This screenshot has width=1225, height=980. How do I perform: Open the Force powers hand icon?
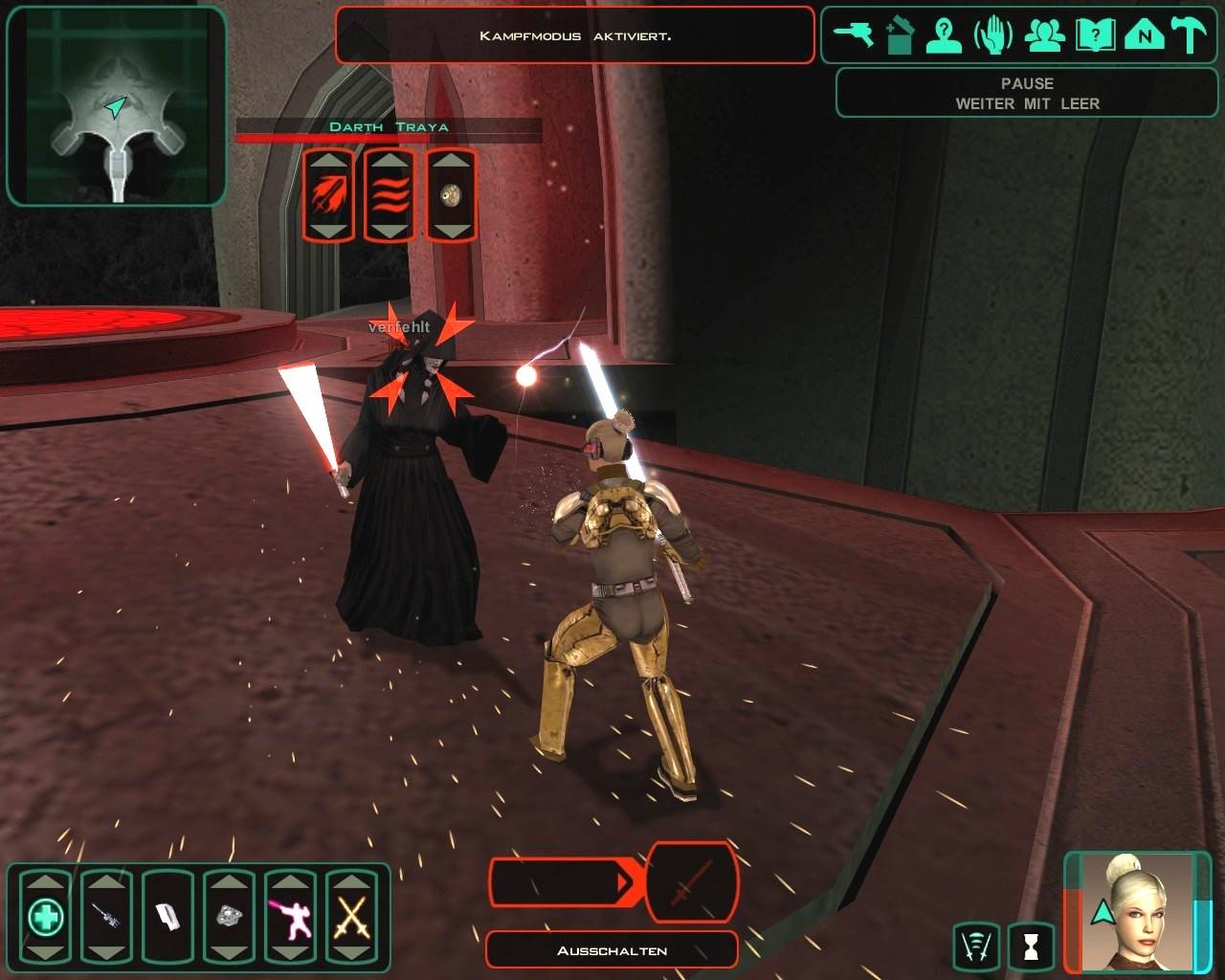click(x=993, y=35)
